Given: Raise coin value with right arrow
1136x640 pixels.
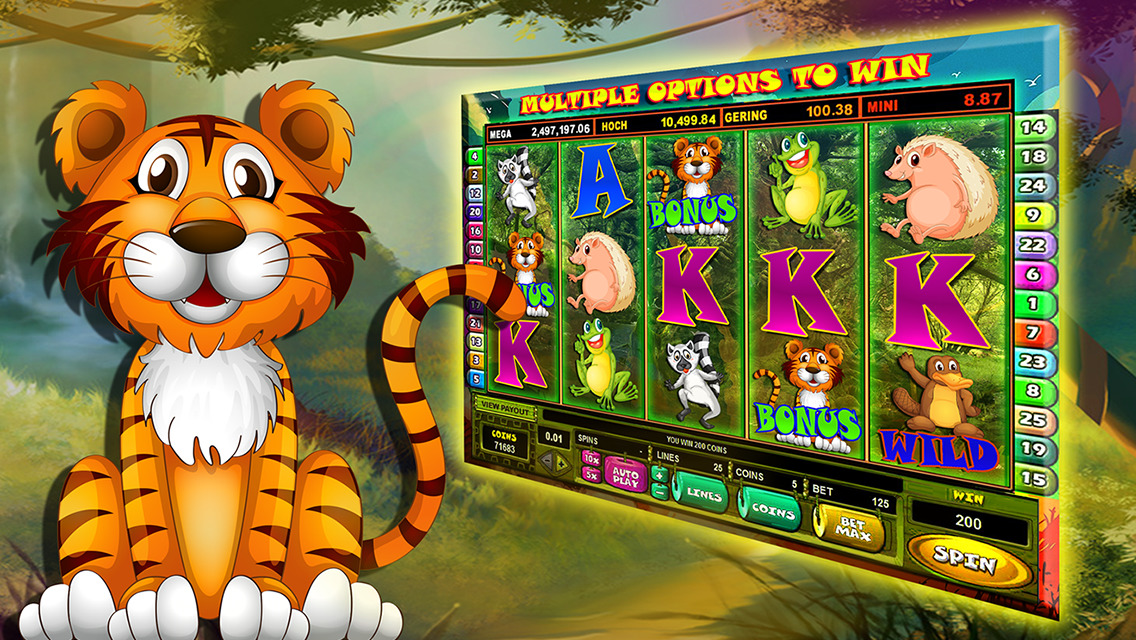Looking at the screenshot, I should (x=563, y=463).
